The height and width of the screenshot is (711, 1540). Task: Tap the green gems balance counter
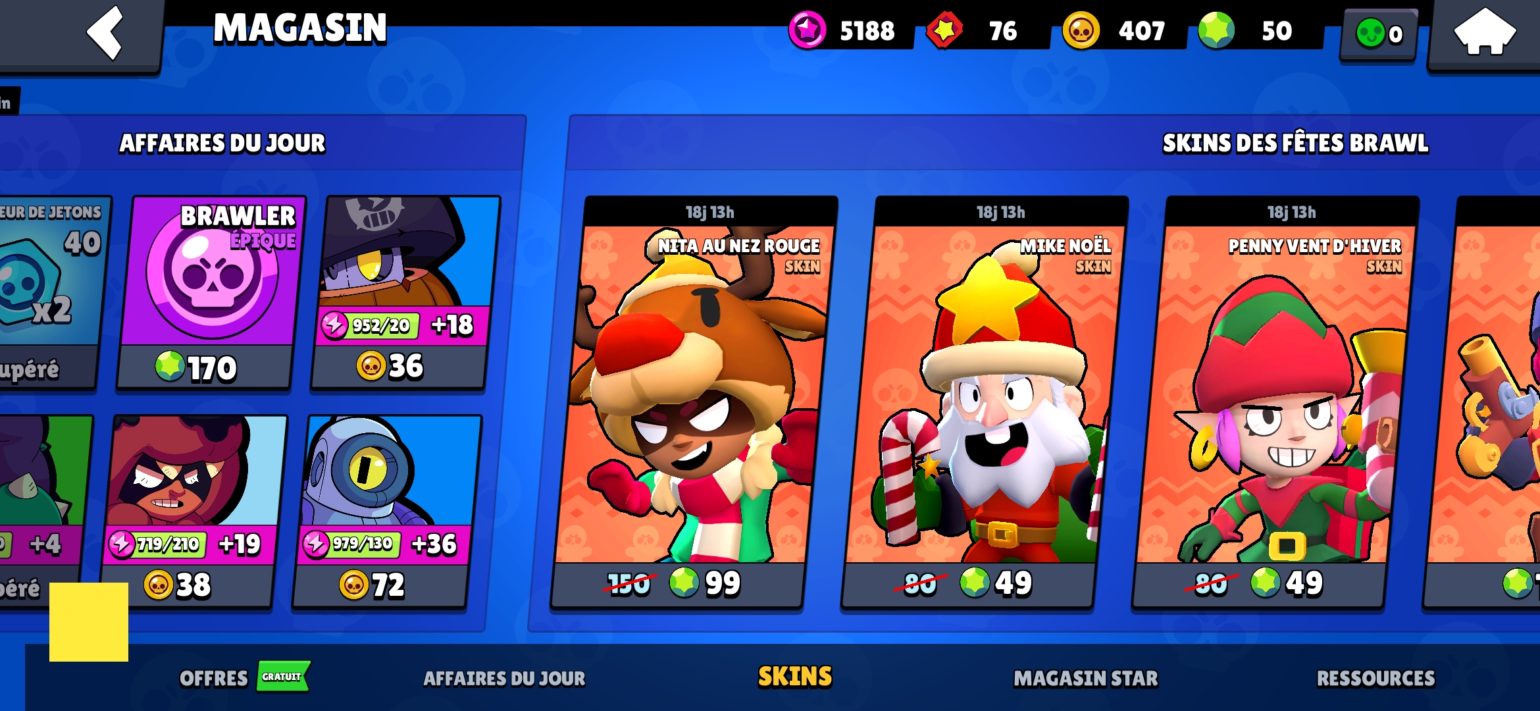click(1258, 31)
